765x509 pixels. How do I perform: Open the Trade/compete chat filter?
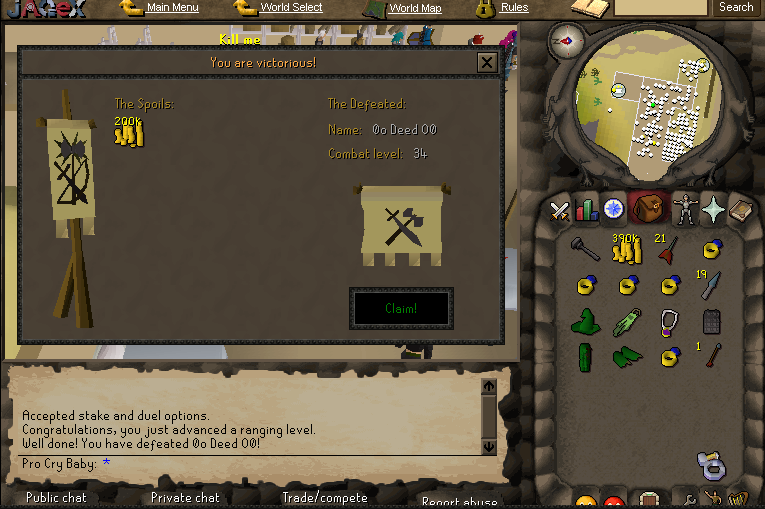[x=326, y=497]
